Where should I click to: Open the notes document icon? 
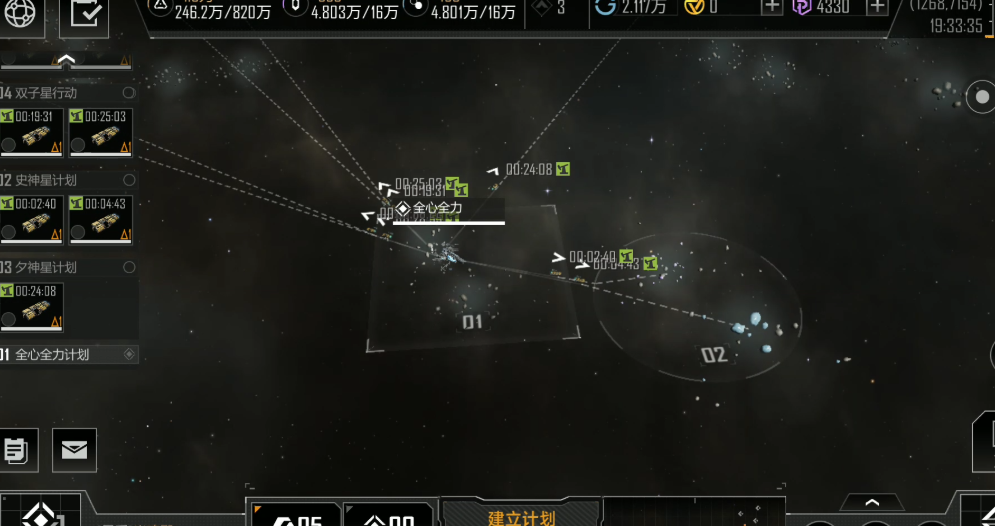[x=16, y=450]
